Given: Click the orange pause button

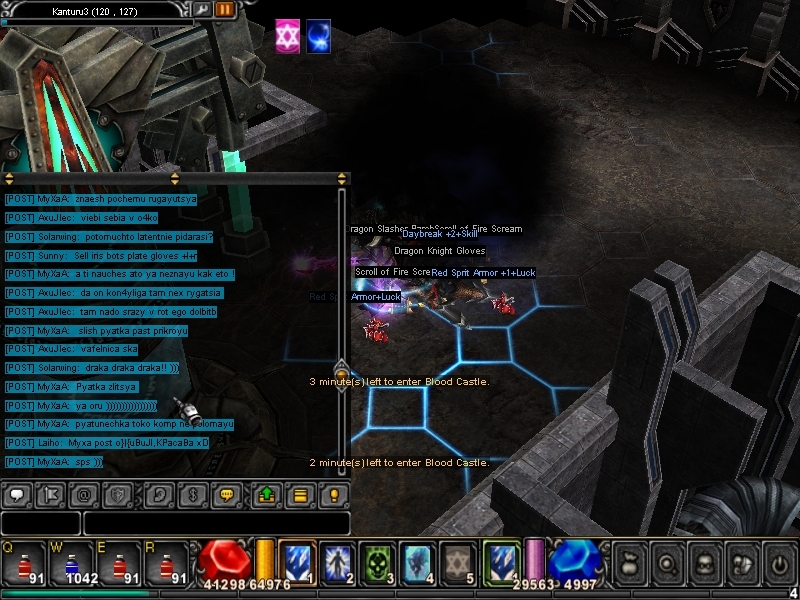Looking at the screenshot, I should [x=225, y=10].
